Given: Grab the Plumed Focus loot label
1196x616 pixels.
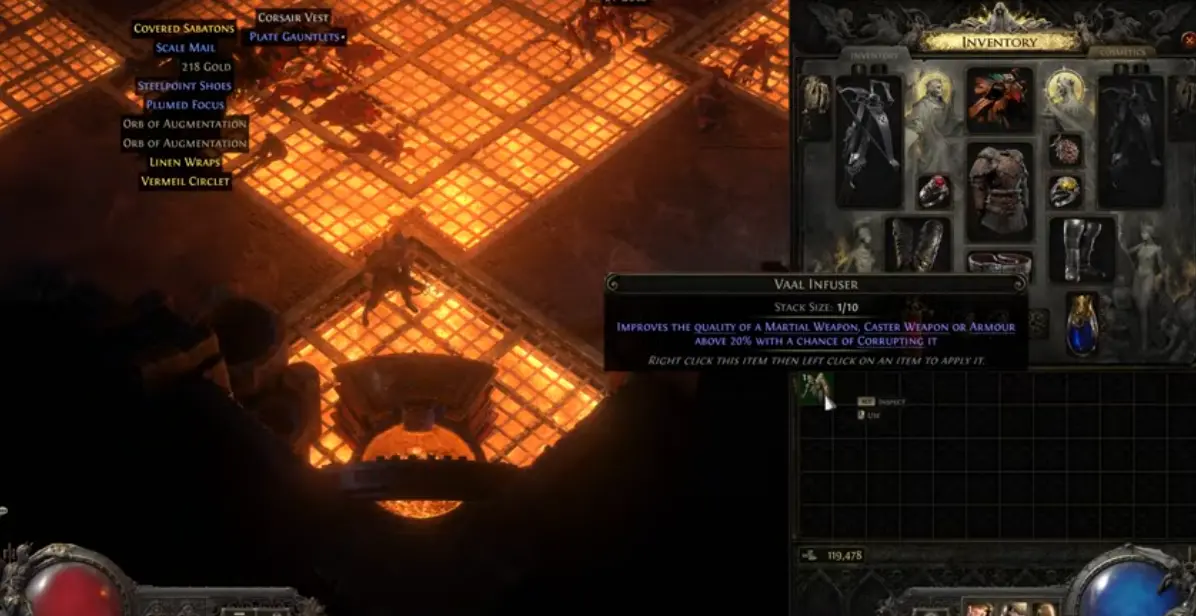Looking at the screenshot, I should [185, 104].
